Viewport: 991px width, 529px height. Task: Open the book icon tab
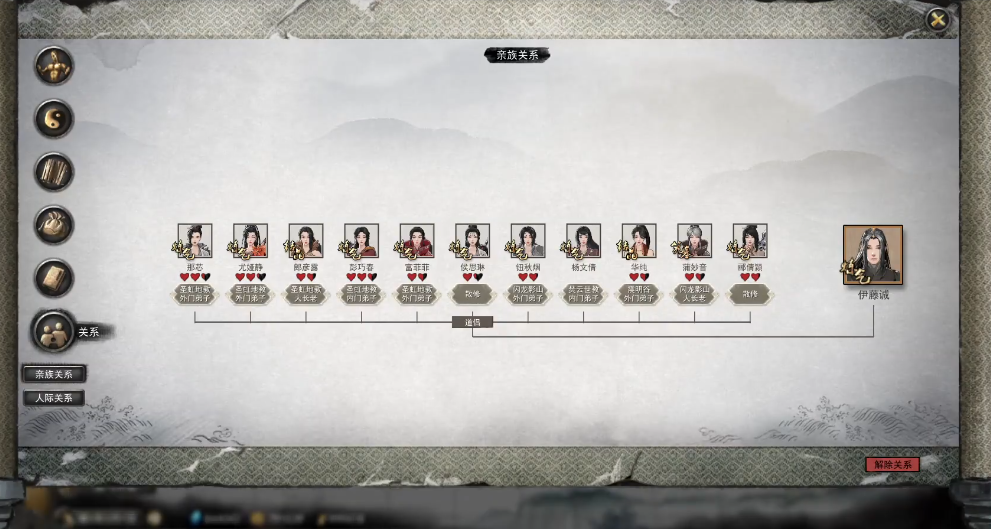coord(54,278)
